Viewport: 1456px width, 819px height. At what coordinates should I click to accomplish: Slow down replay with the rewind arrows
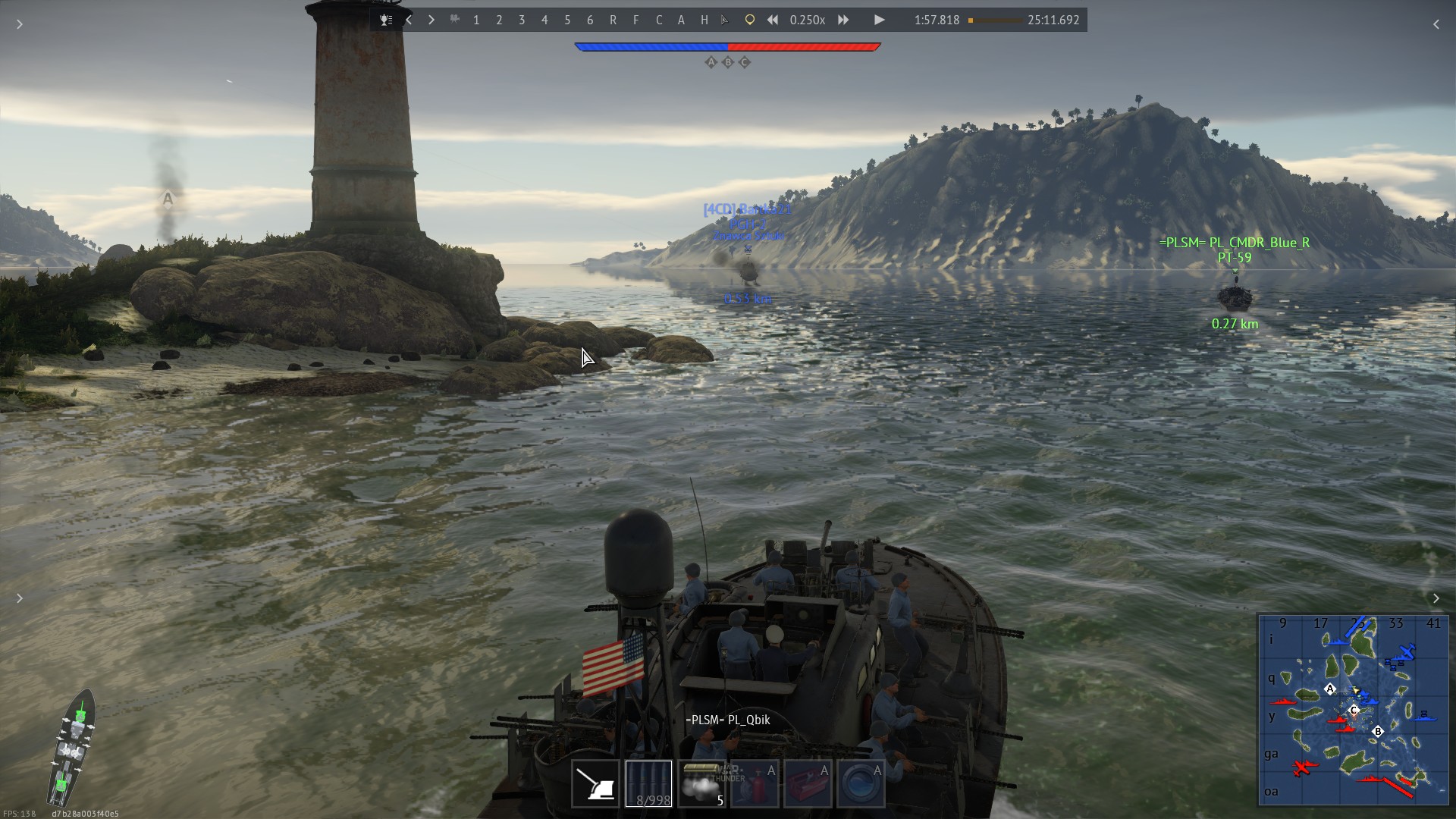click(x=772, y=20)
